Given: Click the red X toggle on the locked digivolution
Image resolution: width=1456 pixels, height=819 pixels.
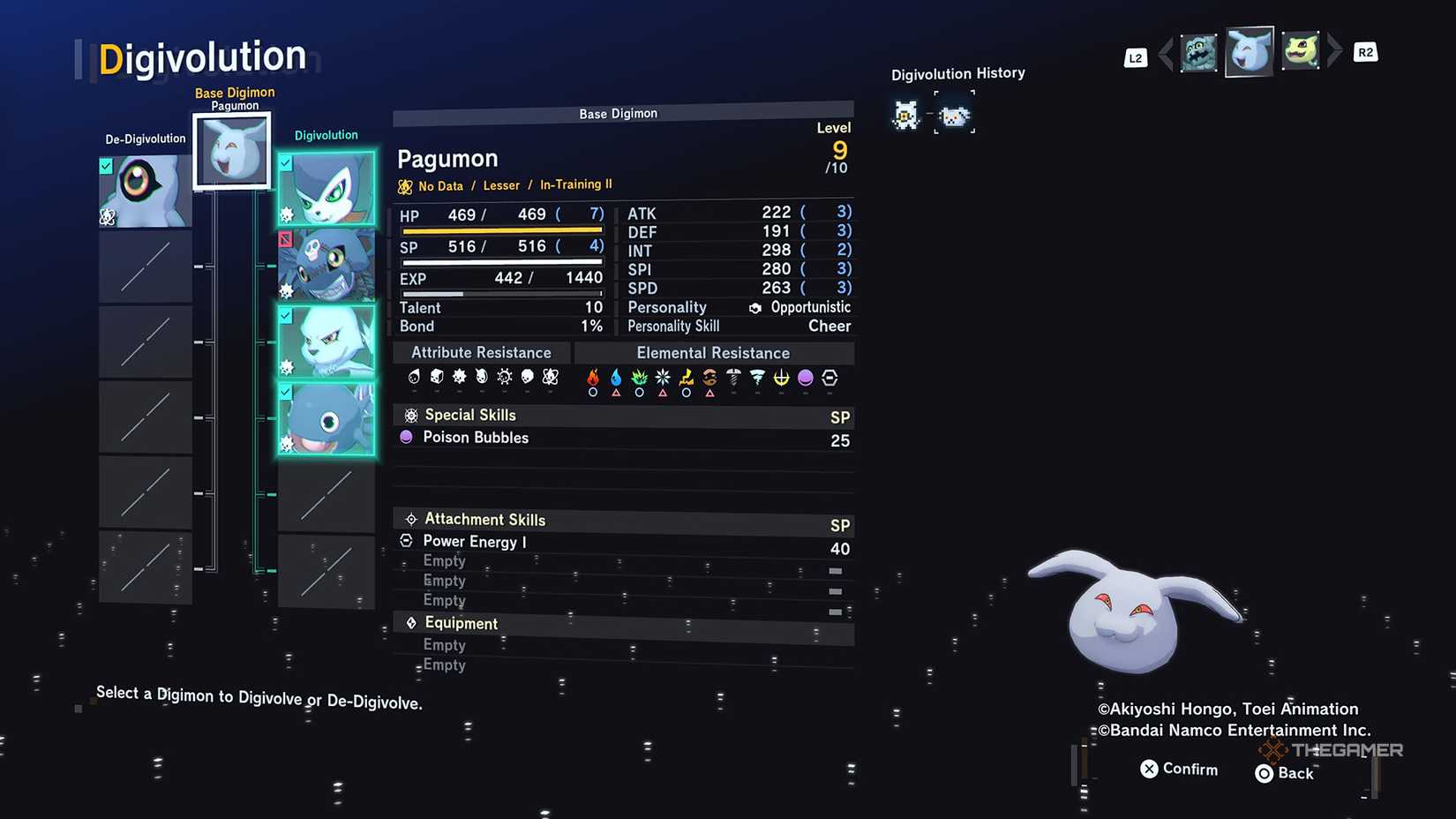Looking at the screenshot, I should 285,240.
